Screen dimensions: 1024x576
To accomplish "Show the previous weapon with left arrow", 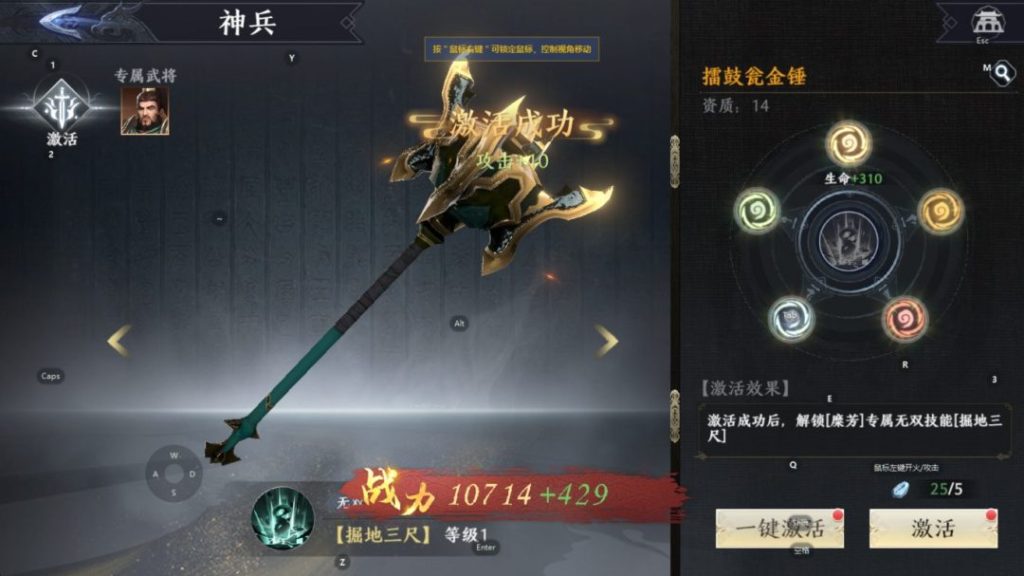I will point(119,341).
